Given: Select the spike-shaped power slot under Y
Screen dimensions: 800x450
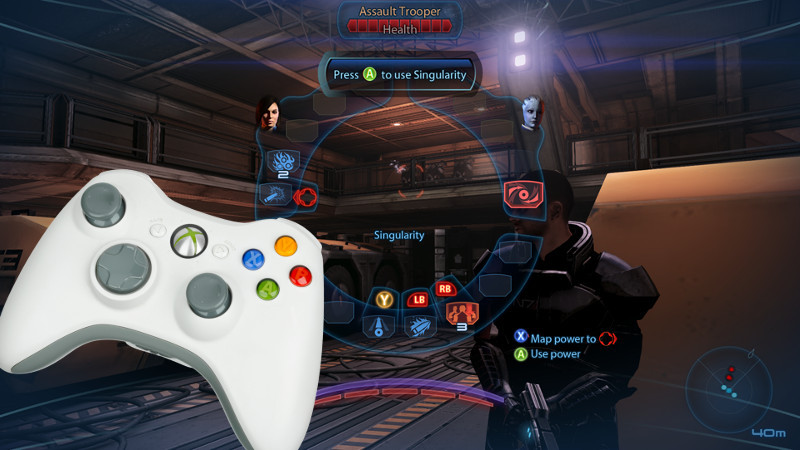Looking at the screenshot, I should pos(381,324).
